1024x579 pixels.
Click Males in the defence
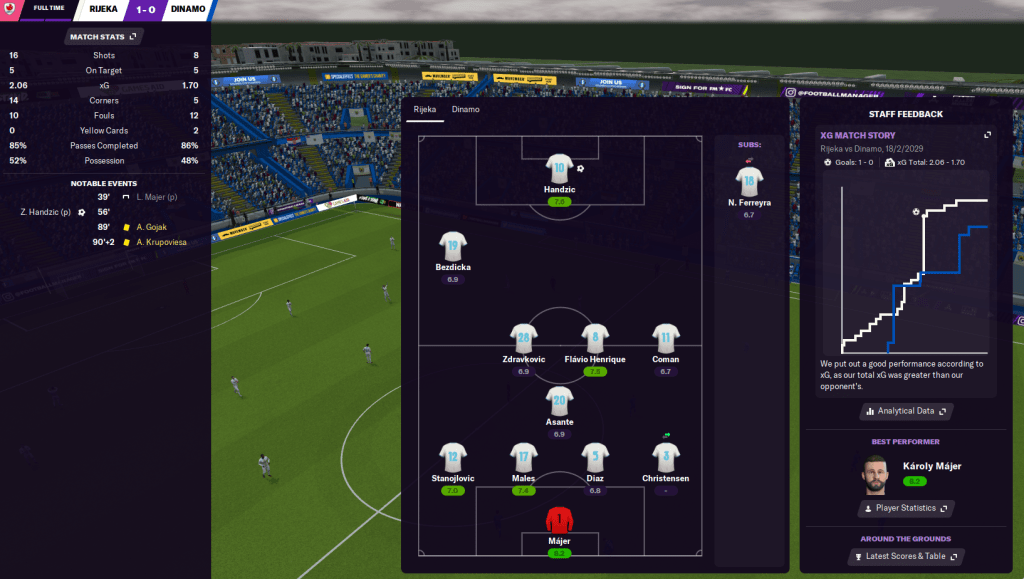coord(524,457)
